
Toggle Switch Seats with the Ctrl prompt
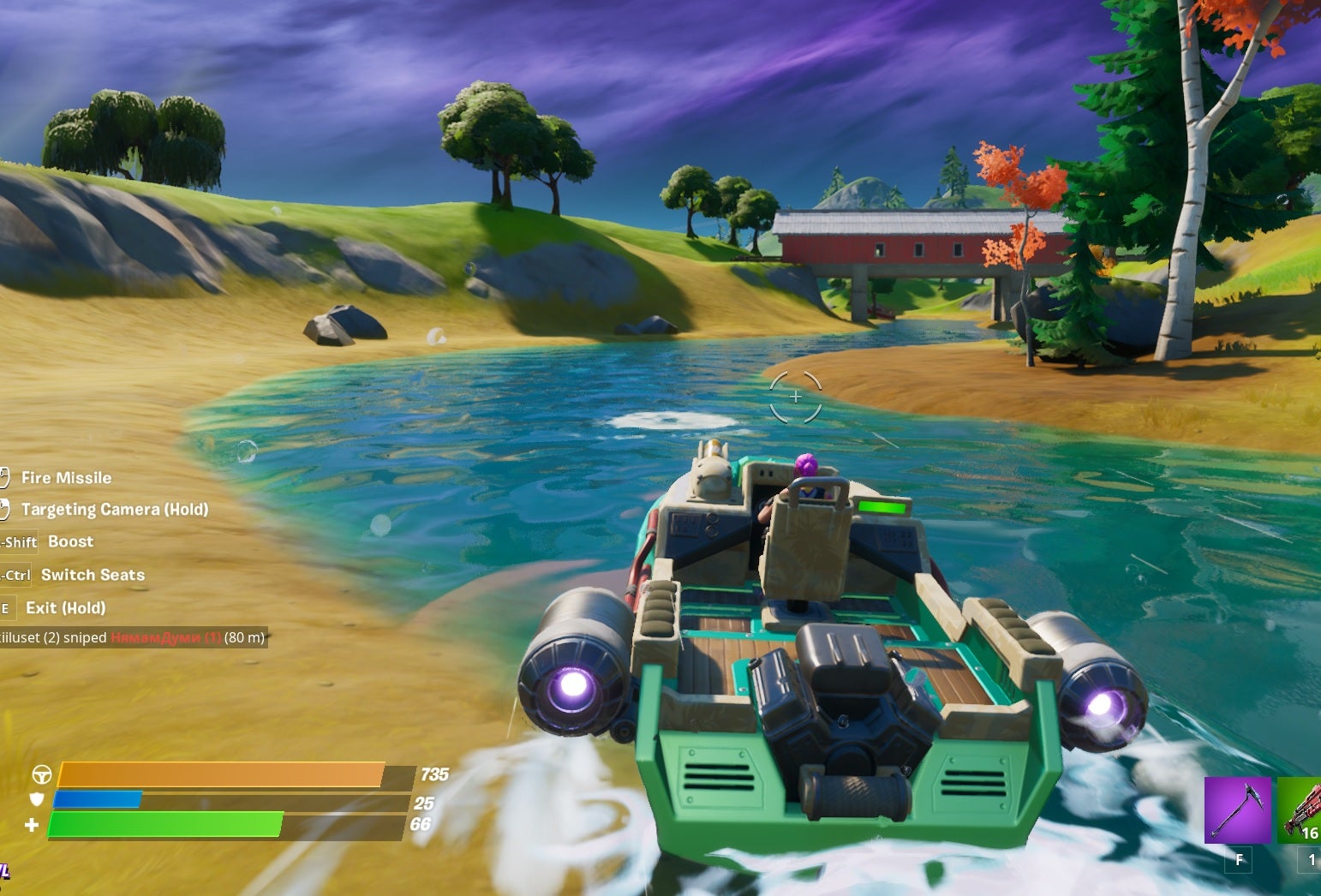[x=92, y=575]
